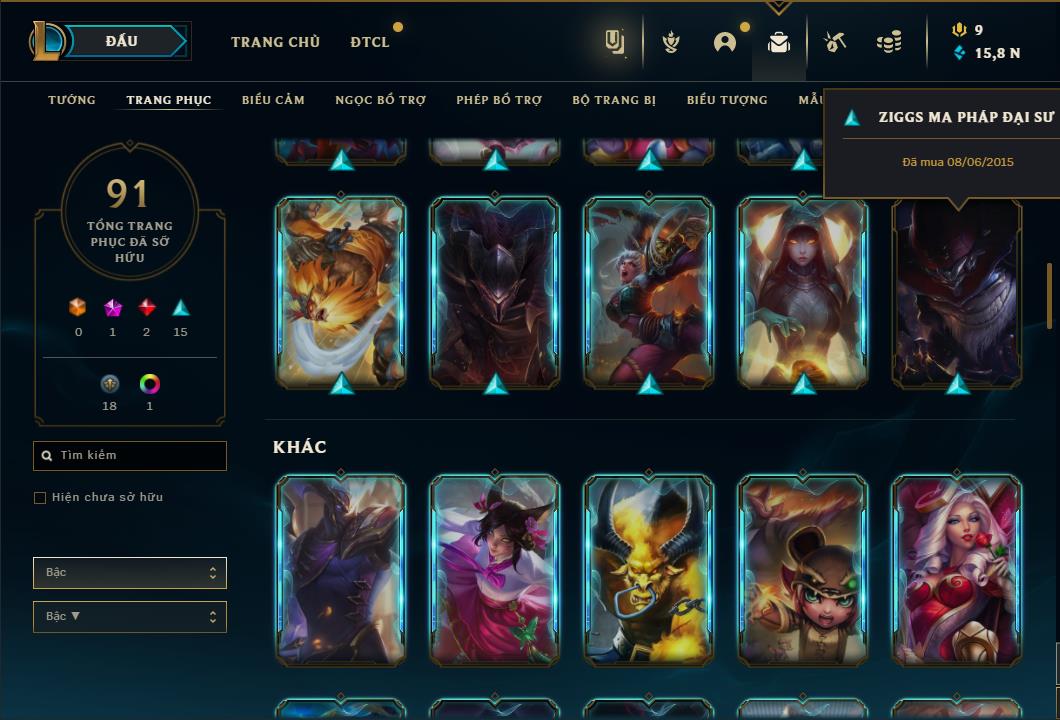Open the TRANG CHỦ home page

click(275, 42)
